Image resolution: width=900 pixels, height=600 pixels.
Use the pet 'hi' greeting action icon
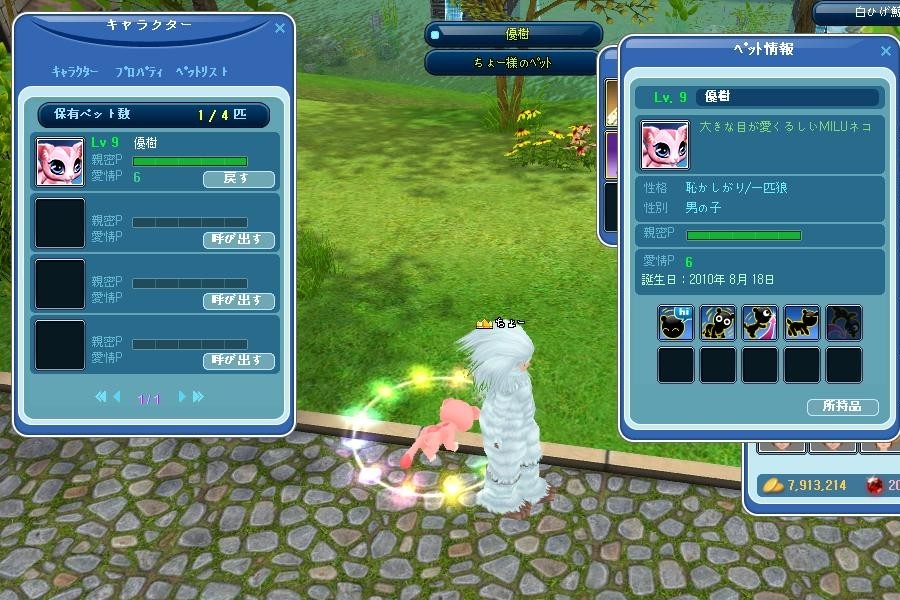(676, 323)
